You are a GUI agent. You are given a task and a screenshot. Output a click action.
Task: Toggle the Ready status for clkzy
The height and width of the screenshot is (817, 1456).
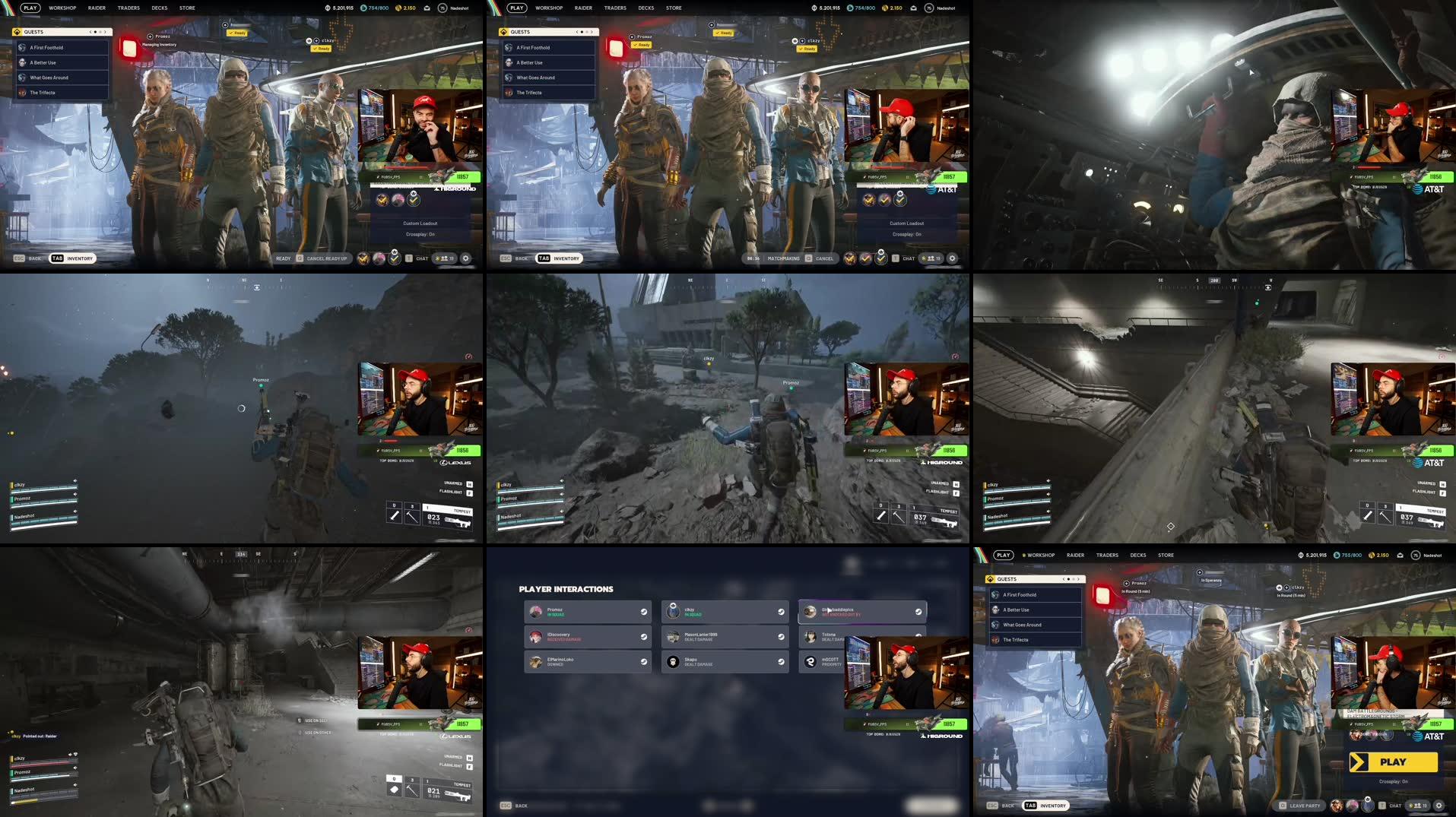[x=322, y=48]
